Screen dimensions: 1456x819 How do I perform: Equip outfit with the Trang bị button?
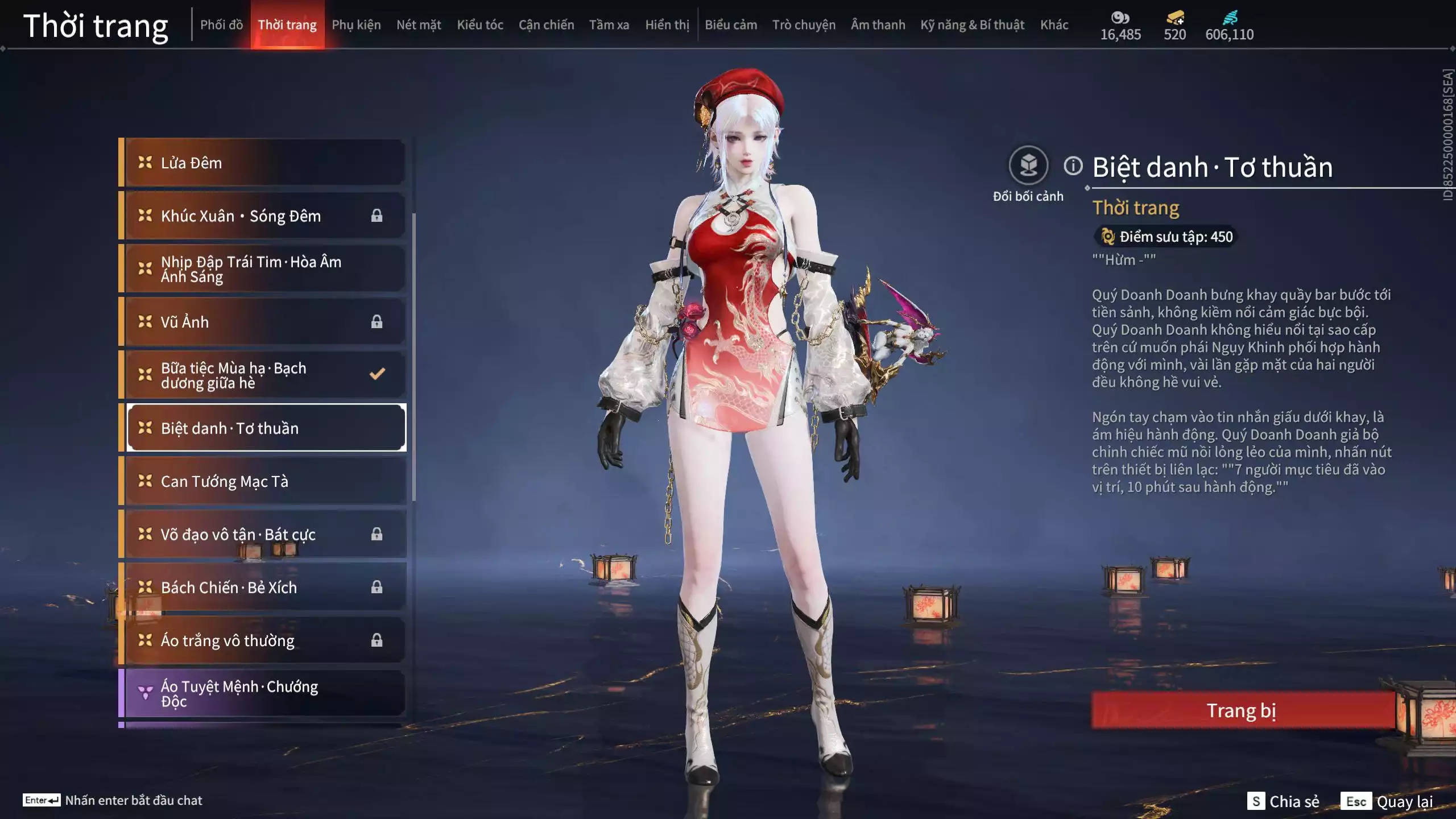pos(1242,710)
